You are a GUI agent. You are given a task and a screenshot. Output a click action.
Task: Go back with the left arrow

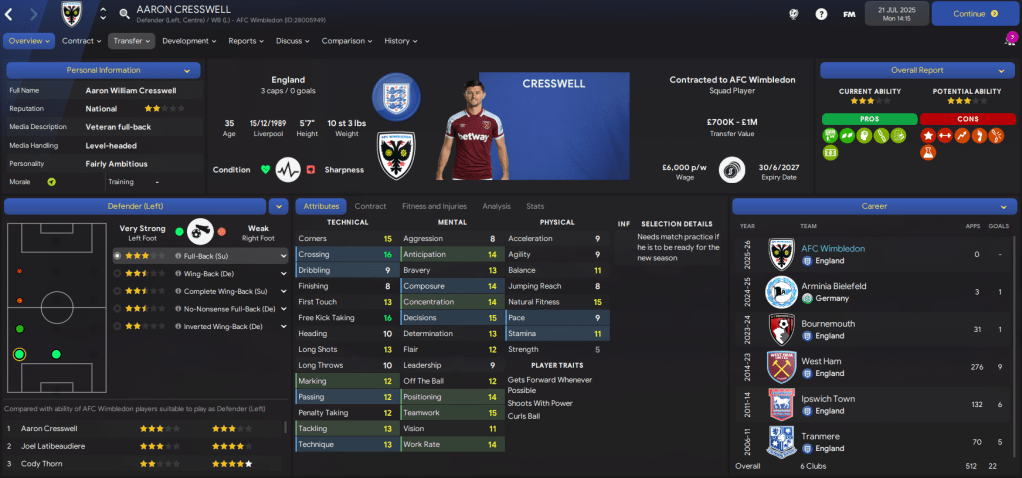[x=13, y=14]
